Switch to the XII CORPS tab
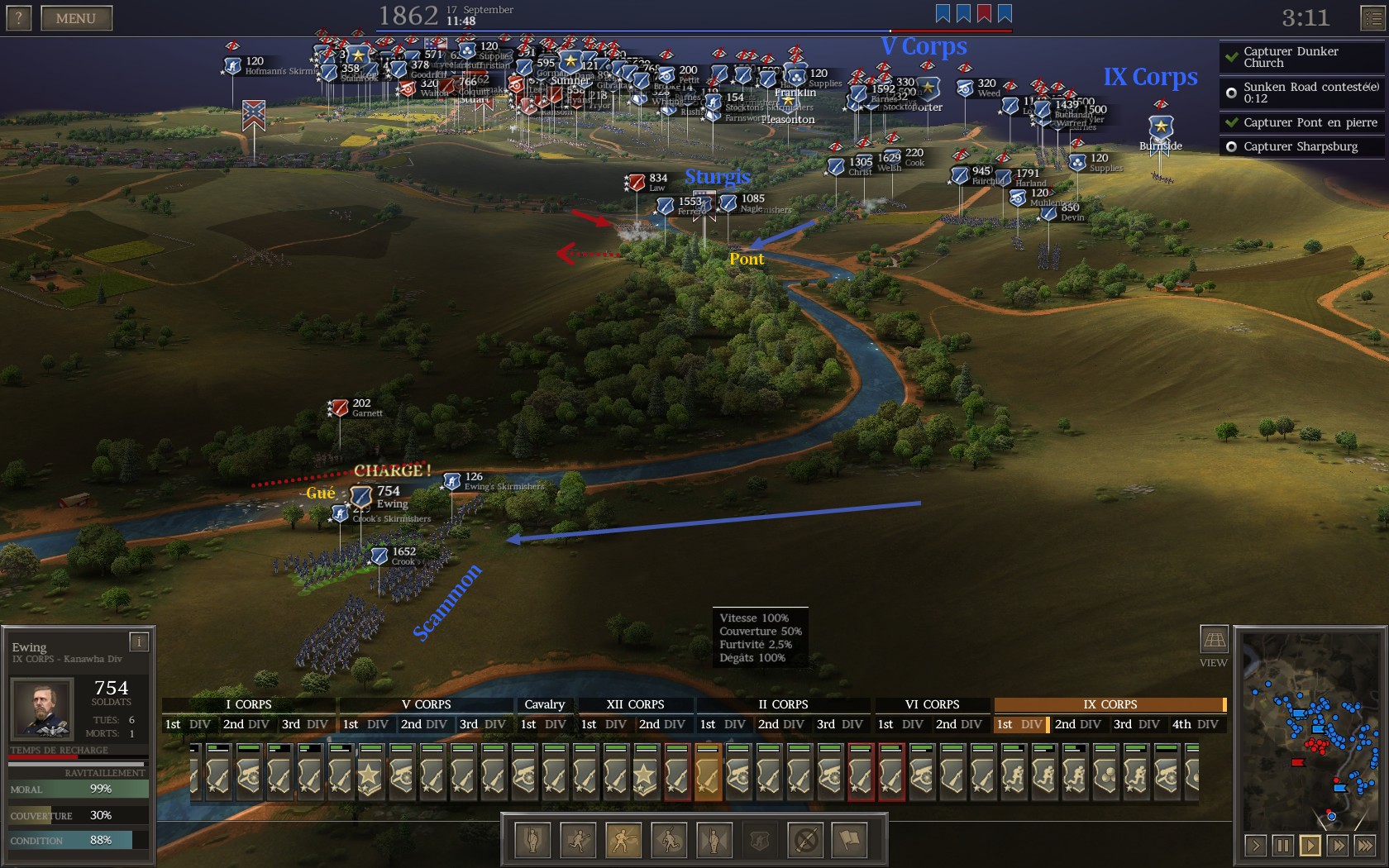Image resolution: width=1389 pixels, height=868 pixels. pos(635,704)
